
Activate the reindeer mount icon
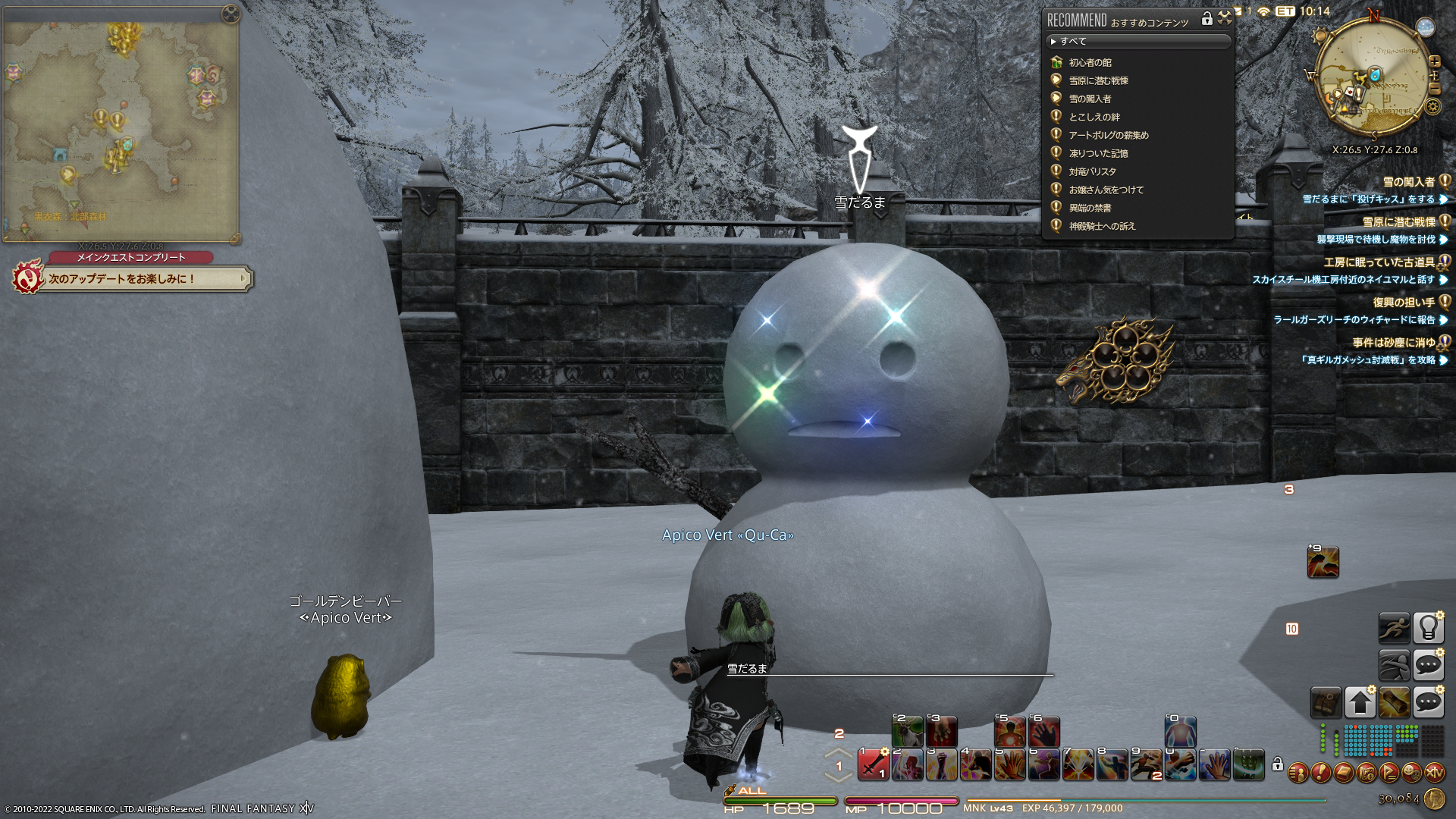click(907, 732)
